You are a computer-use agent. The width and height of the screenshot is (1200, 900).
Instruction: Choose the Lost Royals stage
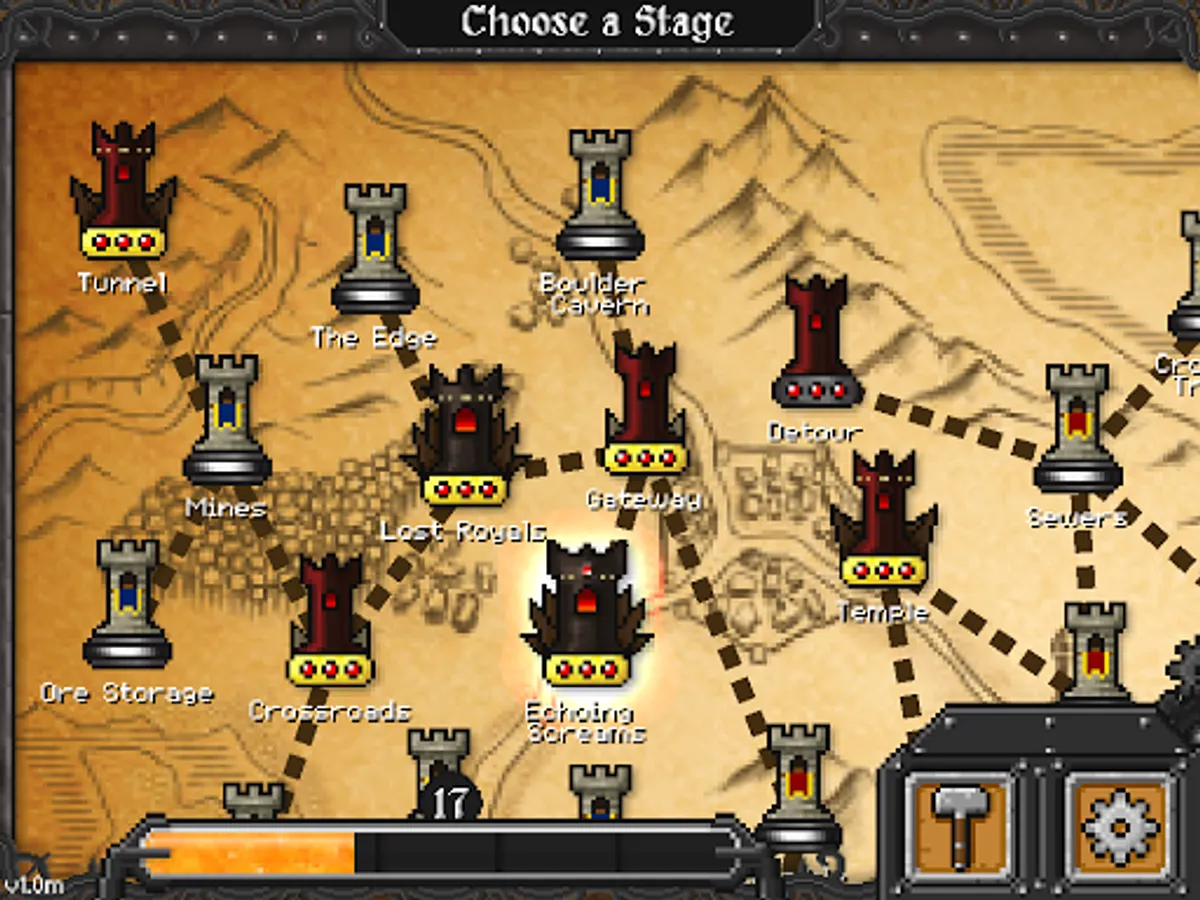click(x=464, y=436)
